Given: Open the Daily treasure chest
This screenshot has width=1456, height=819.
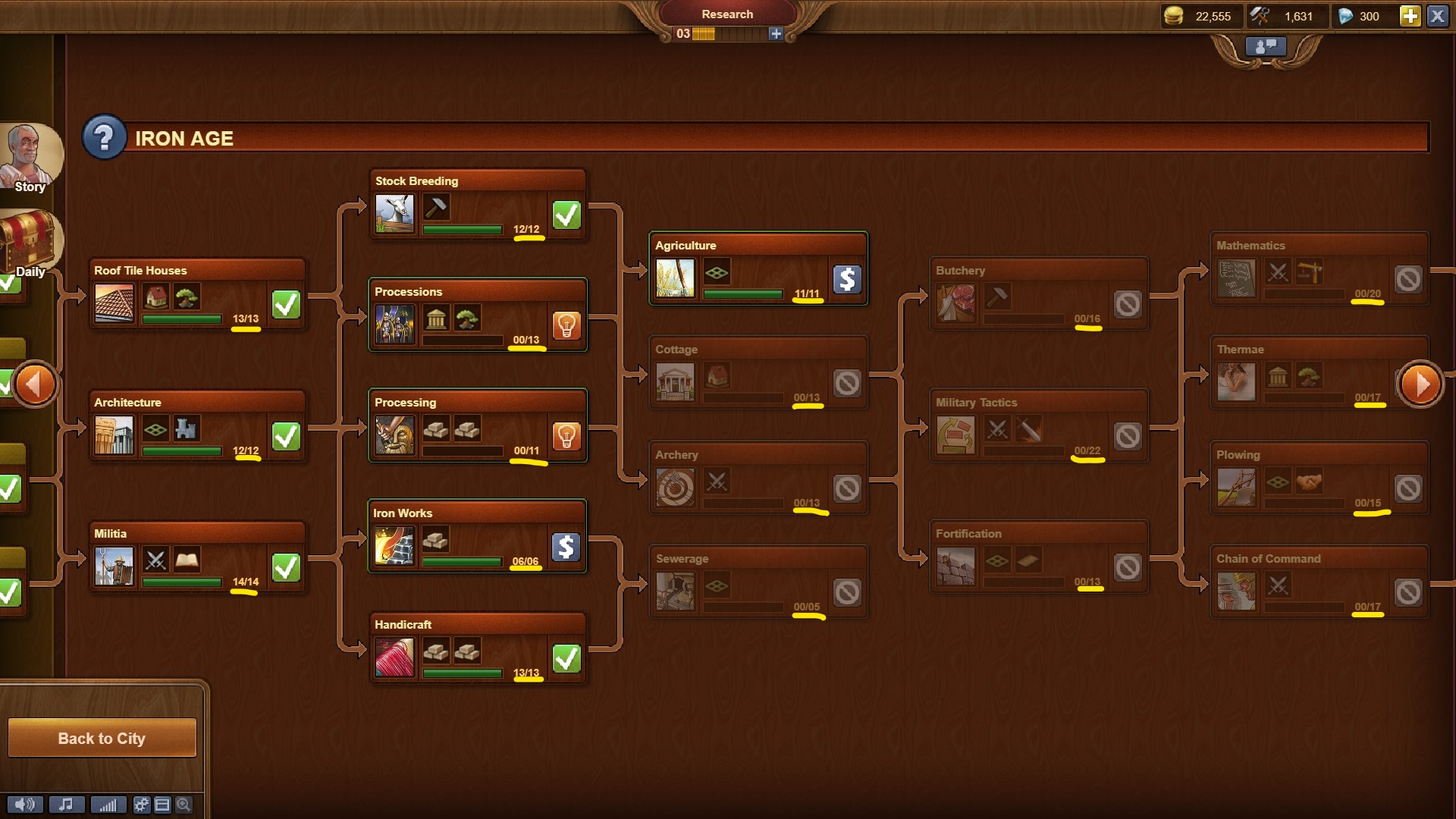Looking at the screenshot, I should tap(29, 243).
